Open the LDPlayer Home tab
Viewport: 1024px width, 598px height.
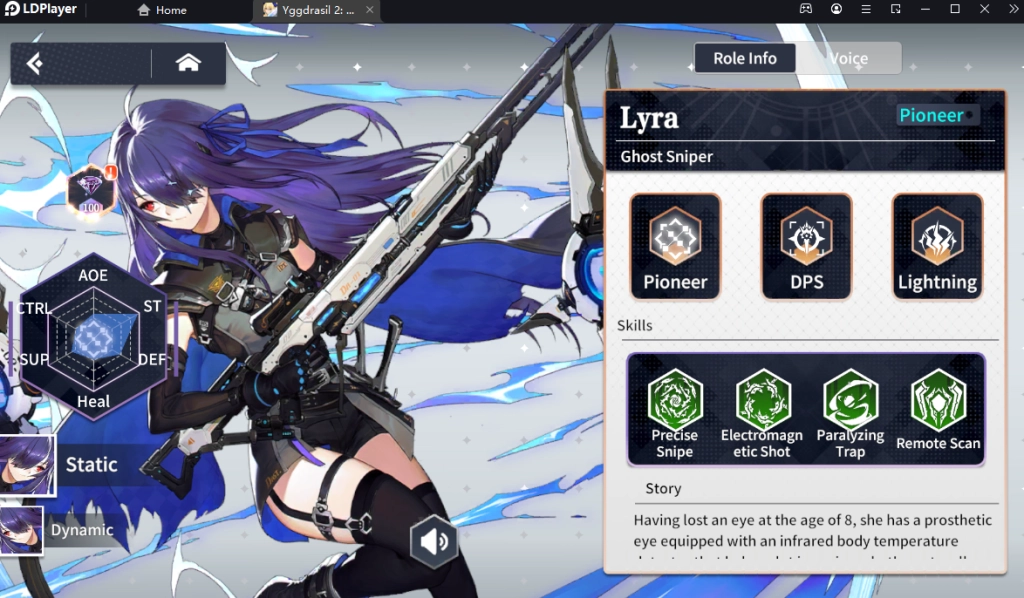(x=162, y=10)
